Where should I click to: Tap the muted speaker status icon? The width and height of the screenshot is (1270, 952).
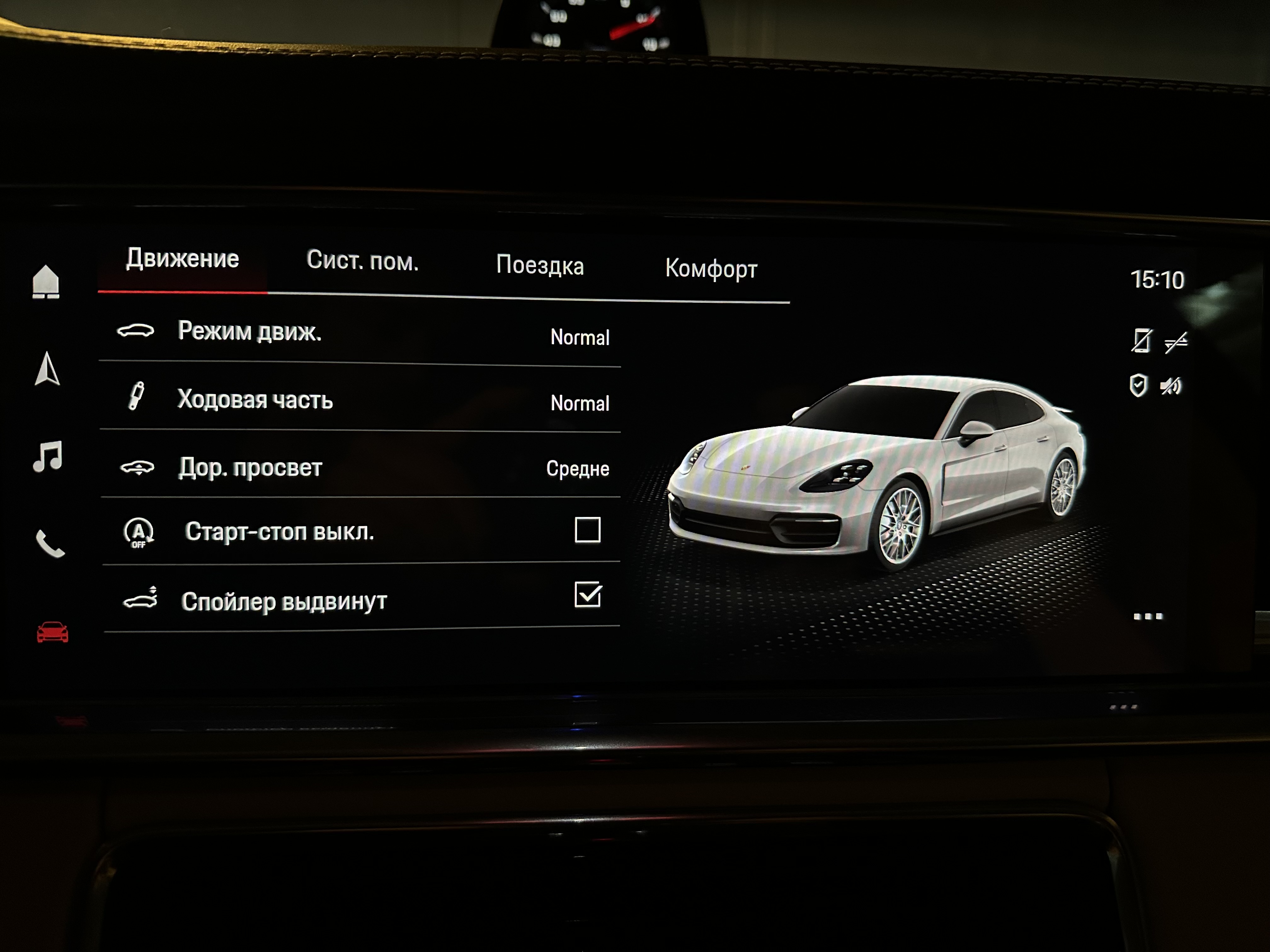pos(1171,386)
